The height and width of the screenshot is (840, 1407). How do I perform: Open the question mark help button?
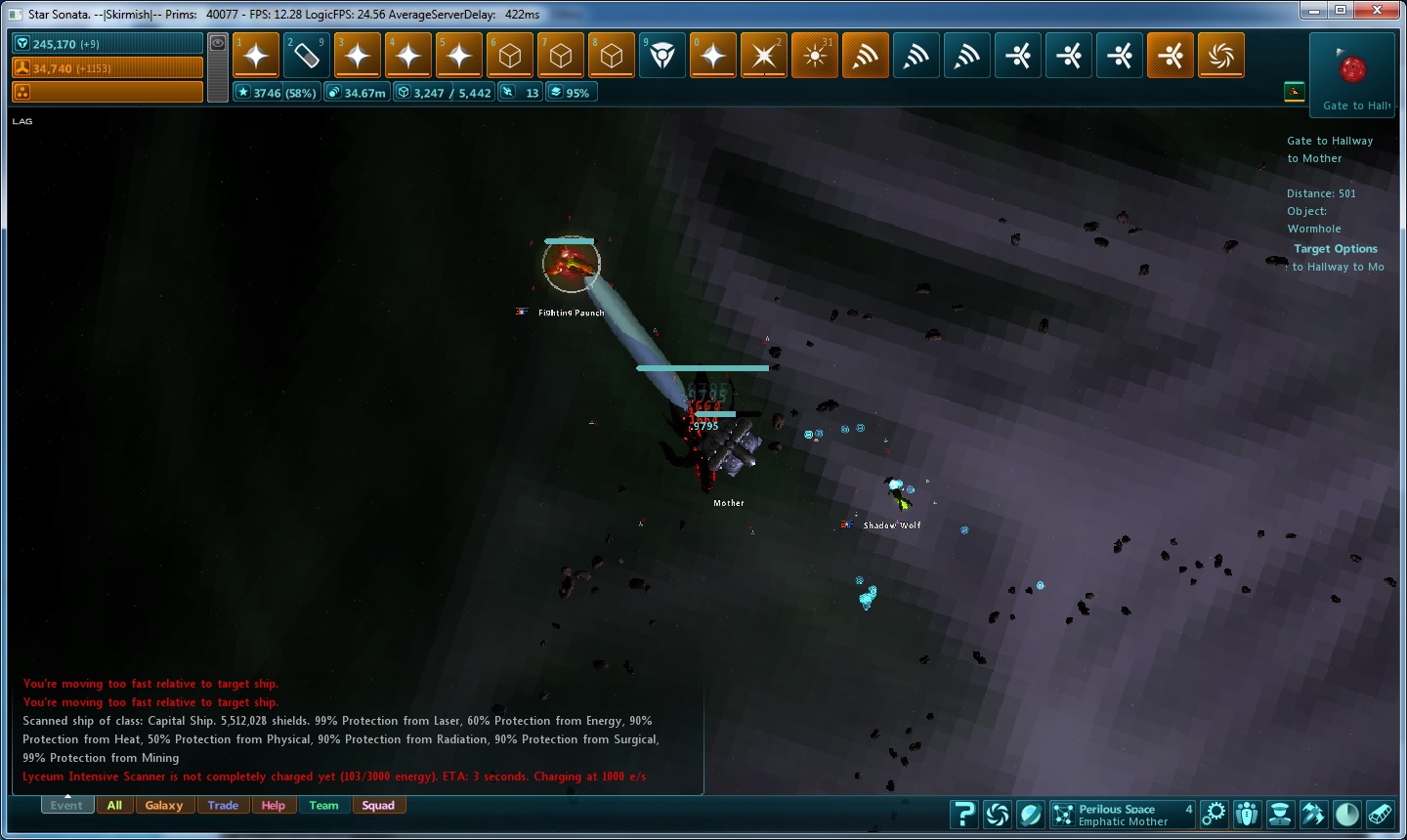963,814
